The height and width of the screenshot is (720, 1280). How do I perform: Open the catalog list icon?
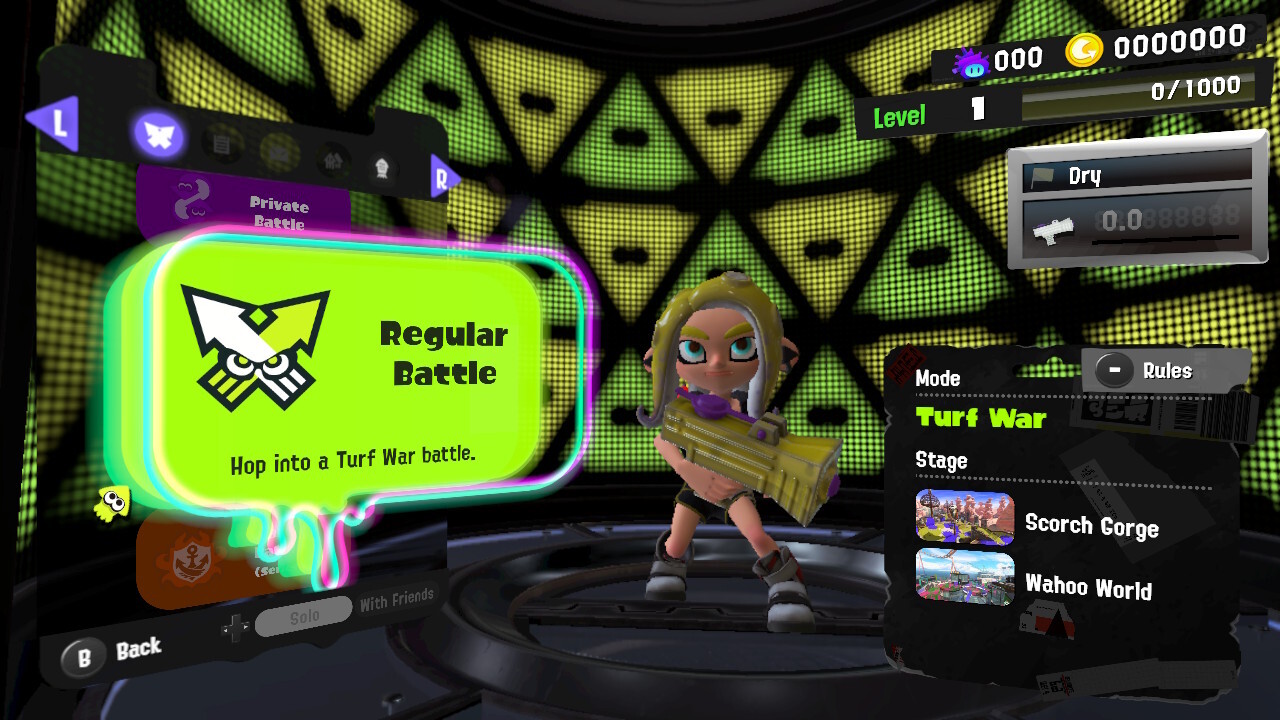click(x=221, y=143)
